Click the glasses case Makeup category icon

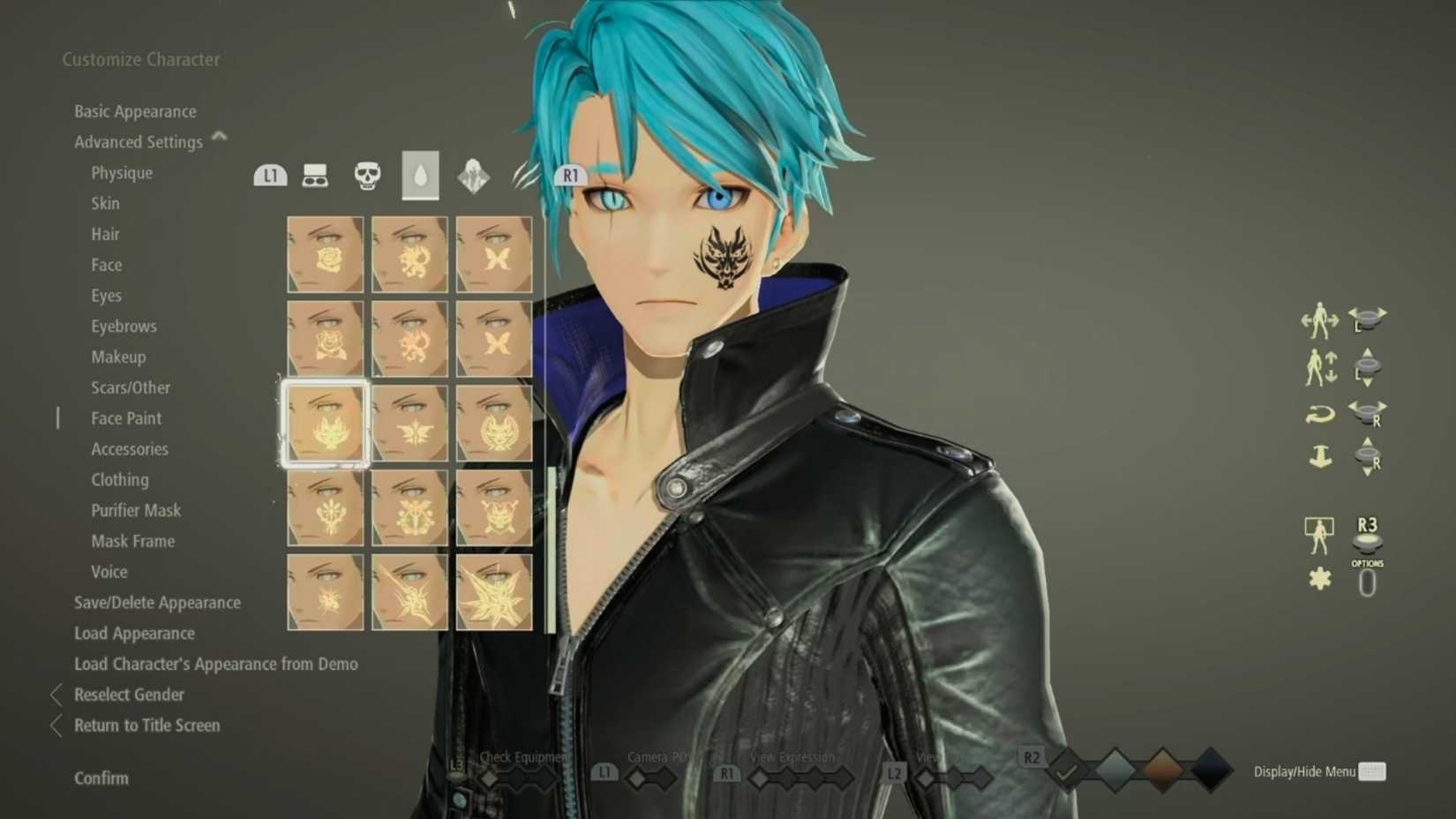click(316, 174)
